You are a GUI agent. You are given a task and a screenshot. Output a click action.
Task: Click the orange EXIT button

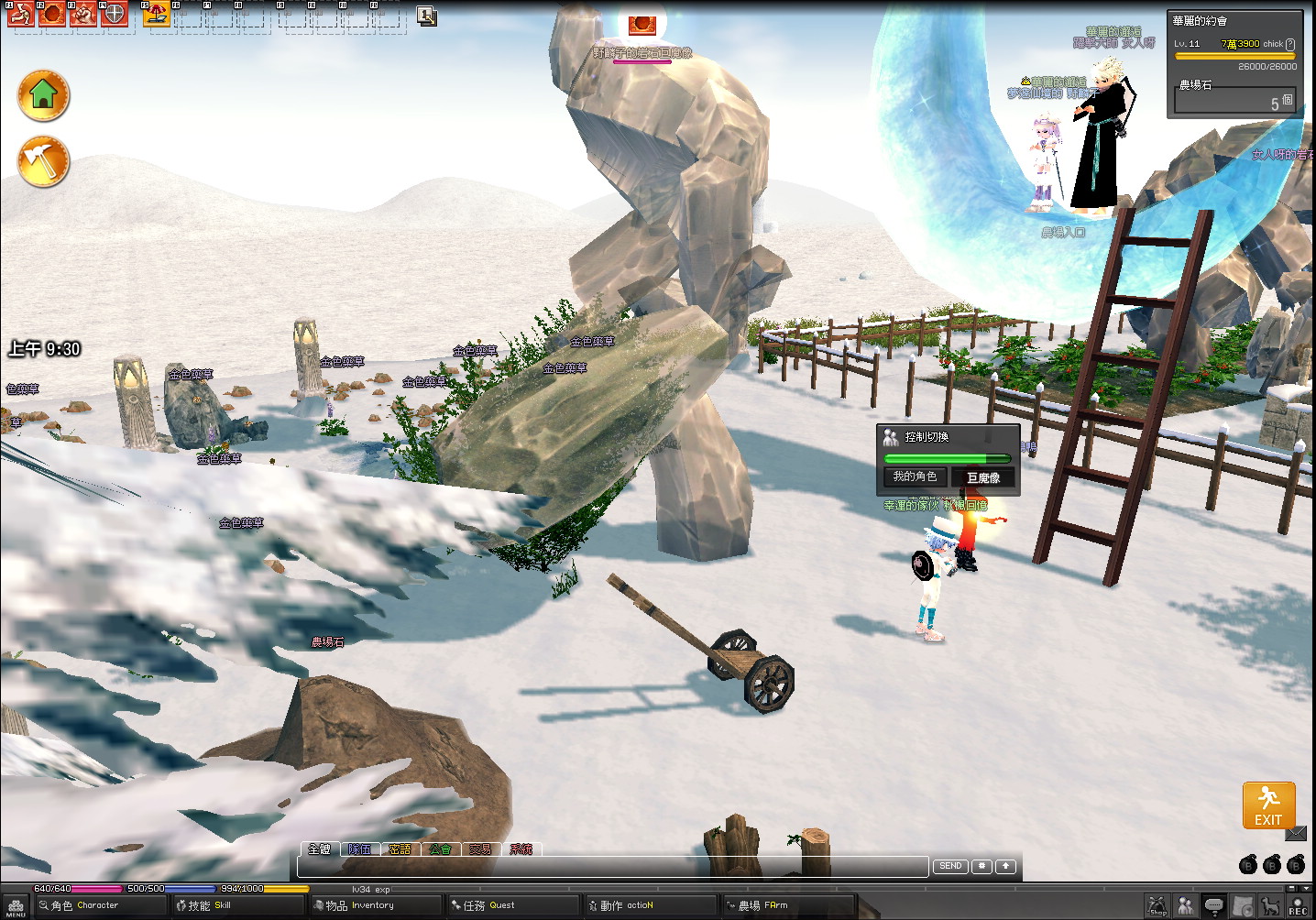pyautogui.click(x=1268, y=805)
